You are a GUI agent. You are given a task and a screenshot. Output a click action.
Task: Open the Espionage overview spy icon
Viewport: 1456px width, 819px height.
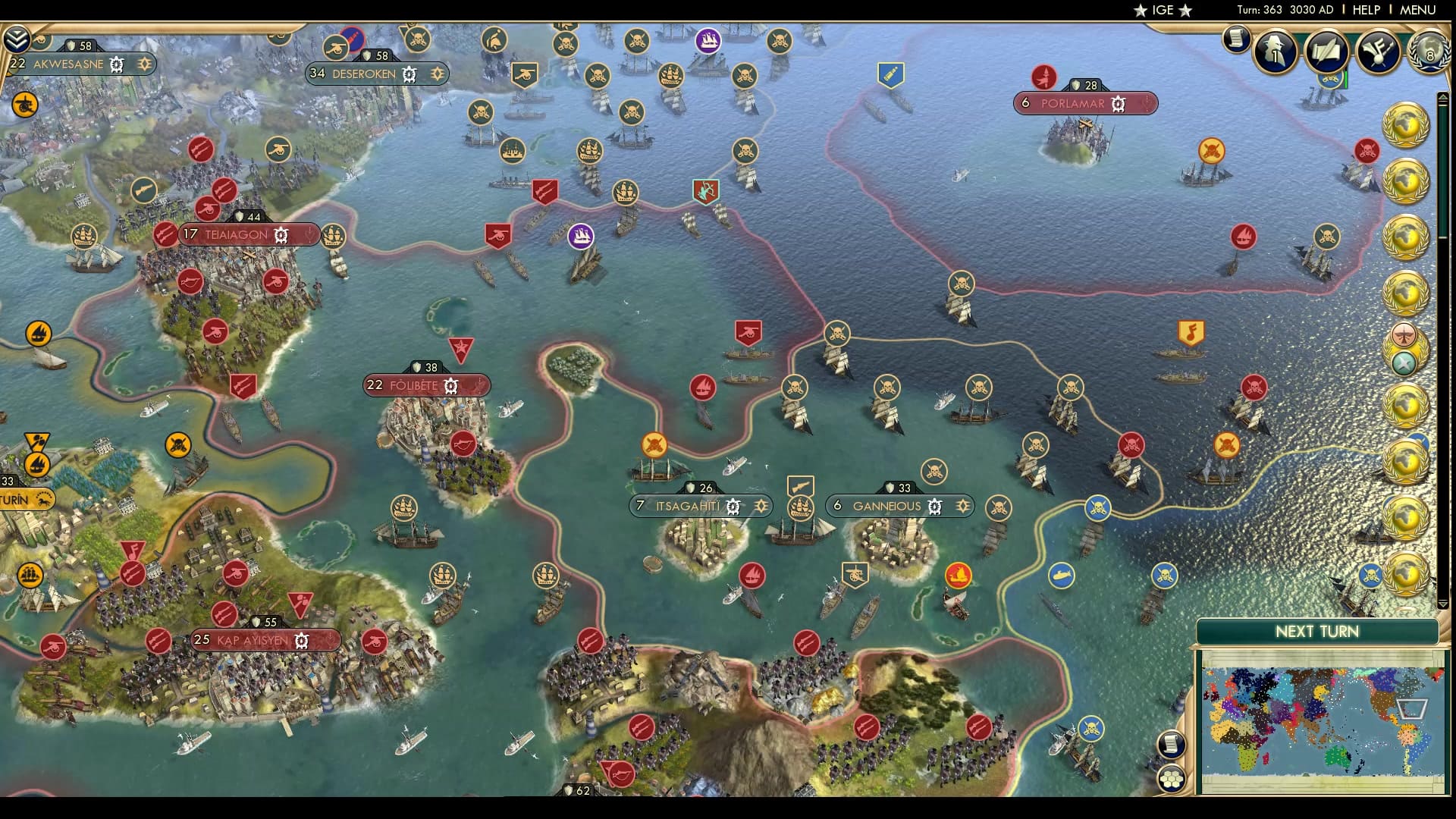[1276, 52]
